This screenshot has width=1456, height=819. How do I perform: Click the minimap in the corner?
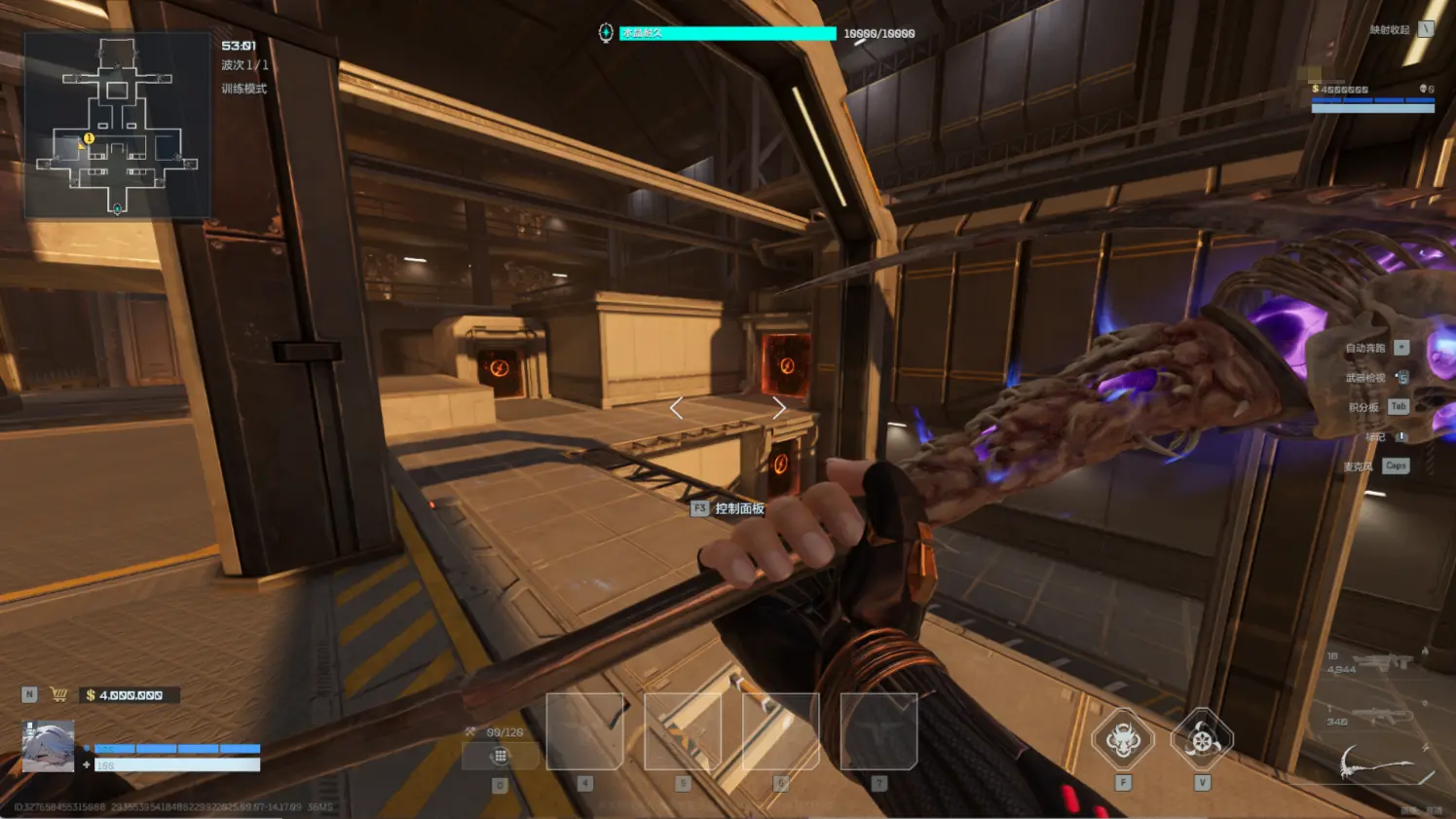point(117,125)
